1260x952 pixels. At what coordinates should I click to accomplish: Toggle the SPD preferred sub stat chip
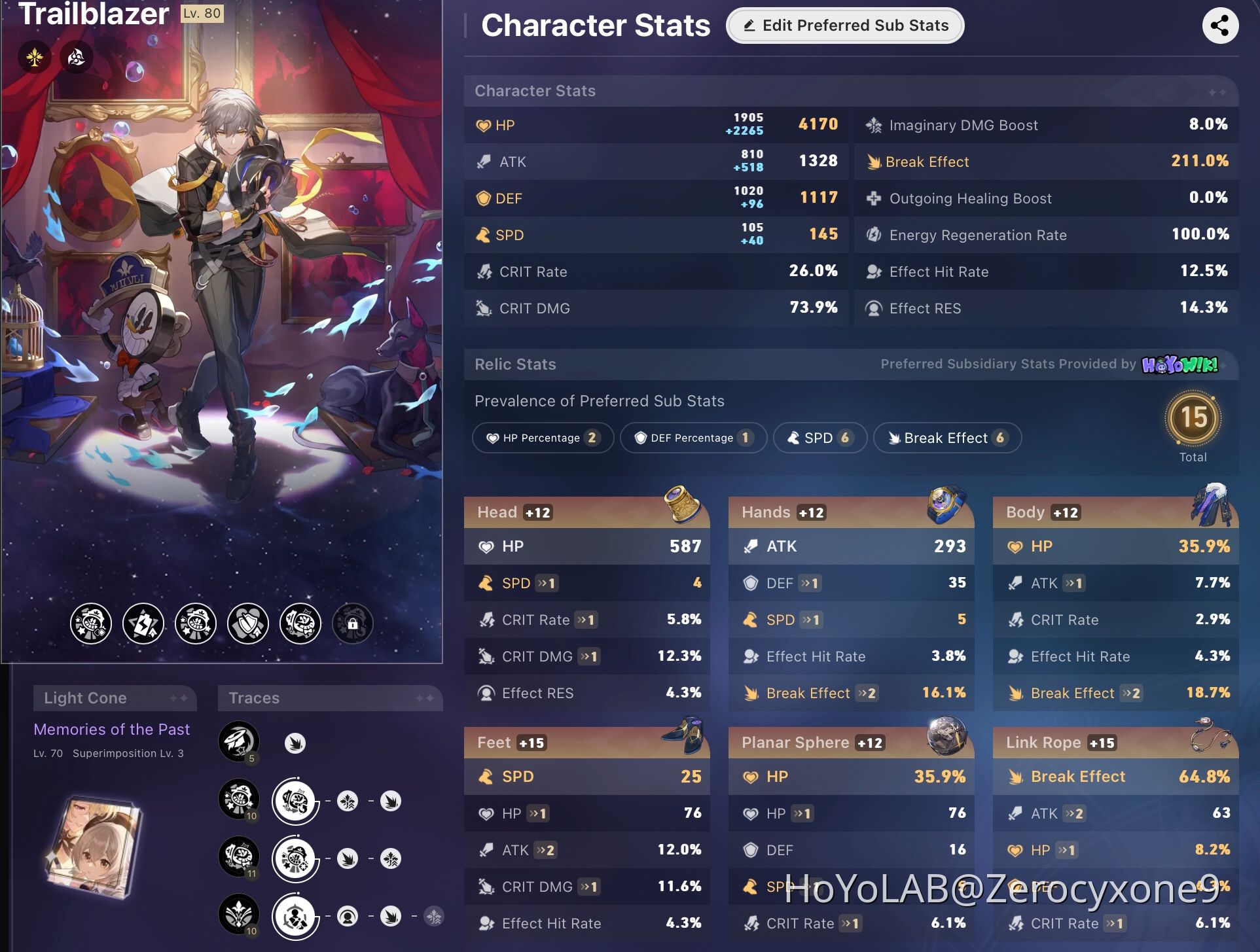820,438
